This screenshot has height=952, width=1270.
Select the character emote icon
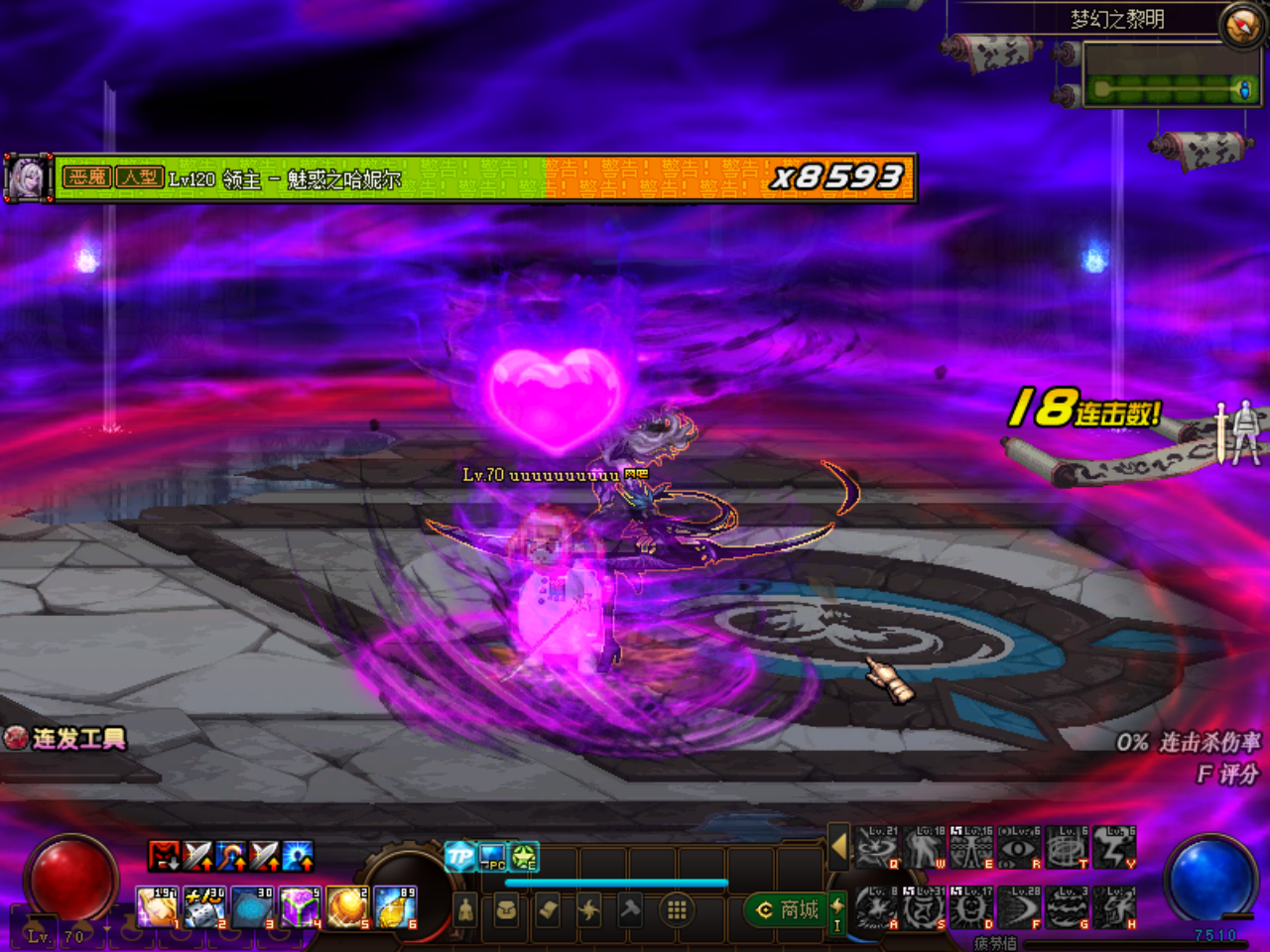click(x=464, y=907)
